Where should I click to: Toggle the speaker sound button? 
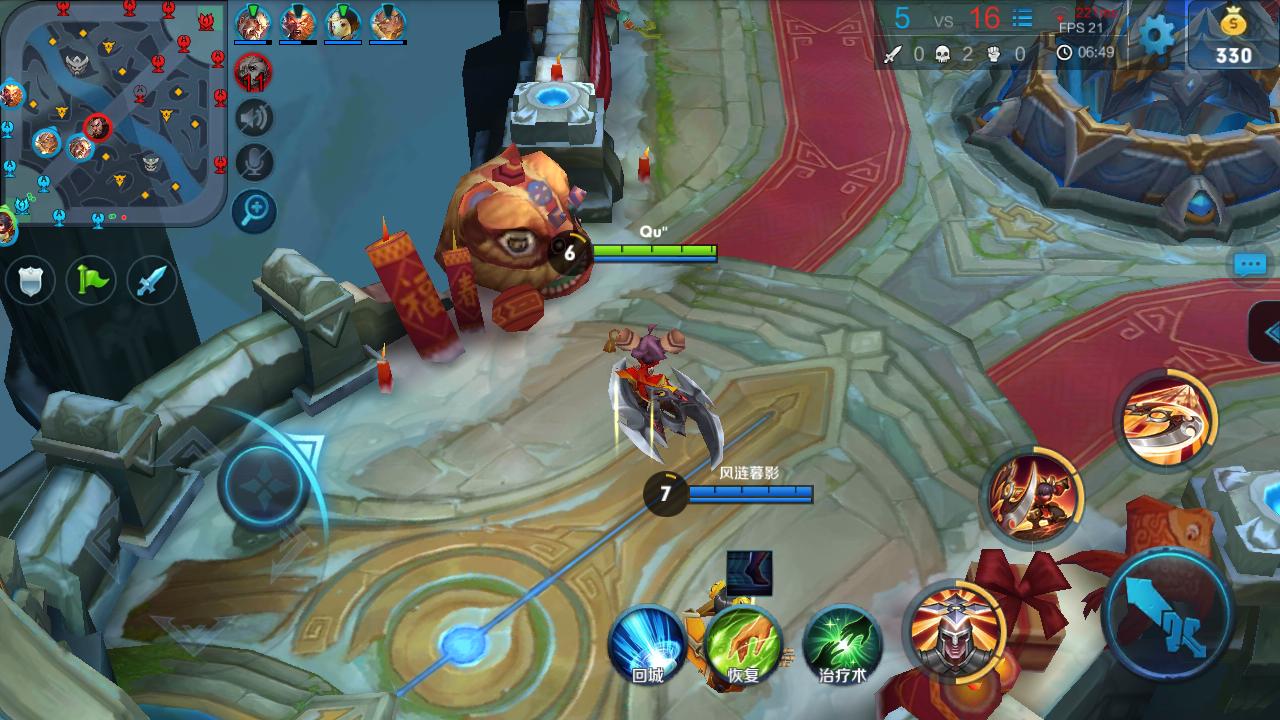(254, 118)
